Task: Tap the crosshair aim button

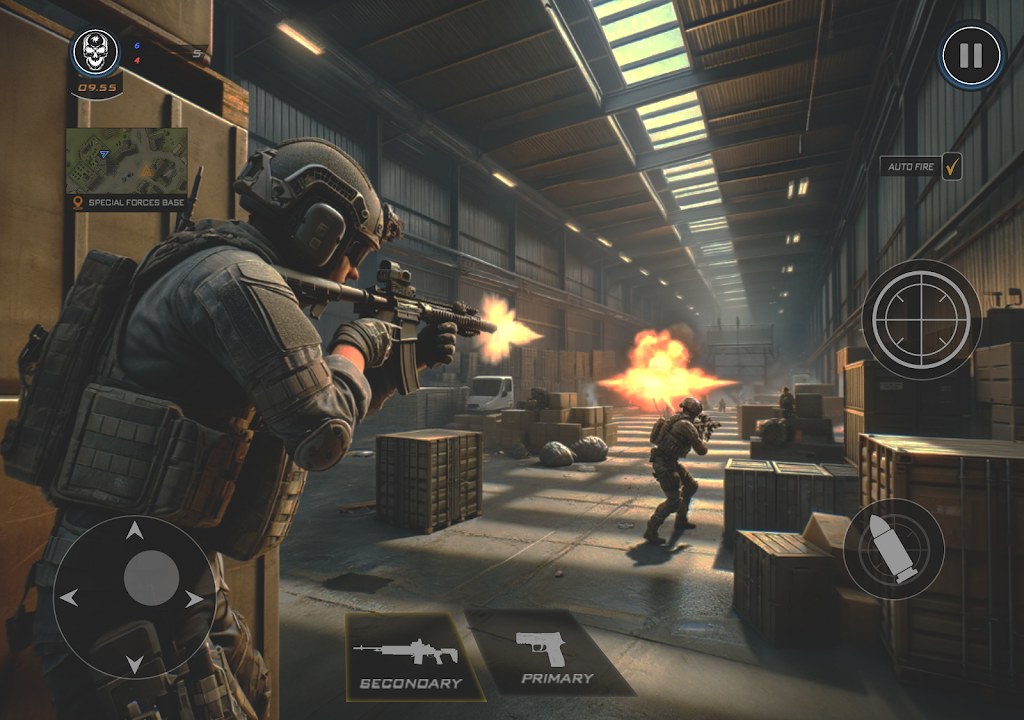Action: pyautogui.click(x=921, y=319)
